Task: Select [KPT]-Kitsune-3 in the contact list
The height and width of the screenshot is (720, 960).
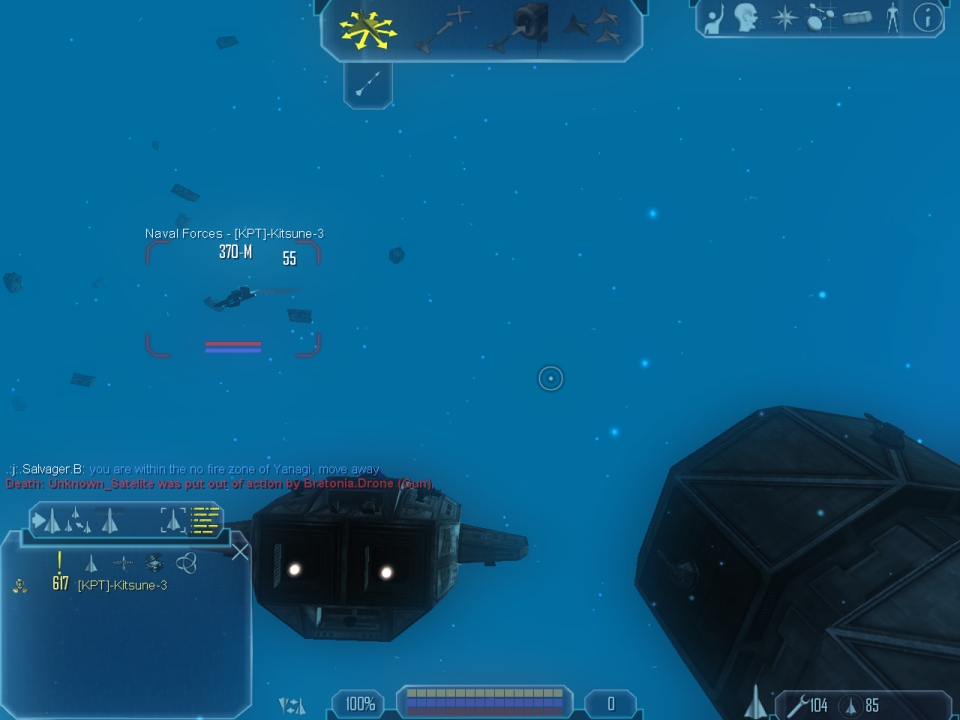Action: pyautogui.click(x=122, y=585)
